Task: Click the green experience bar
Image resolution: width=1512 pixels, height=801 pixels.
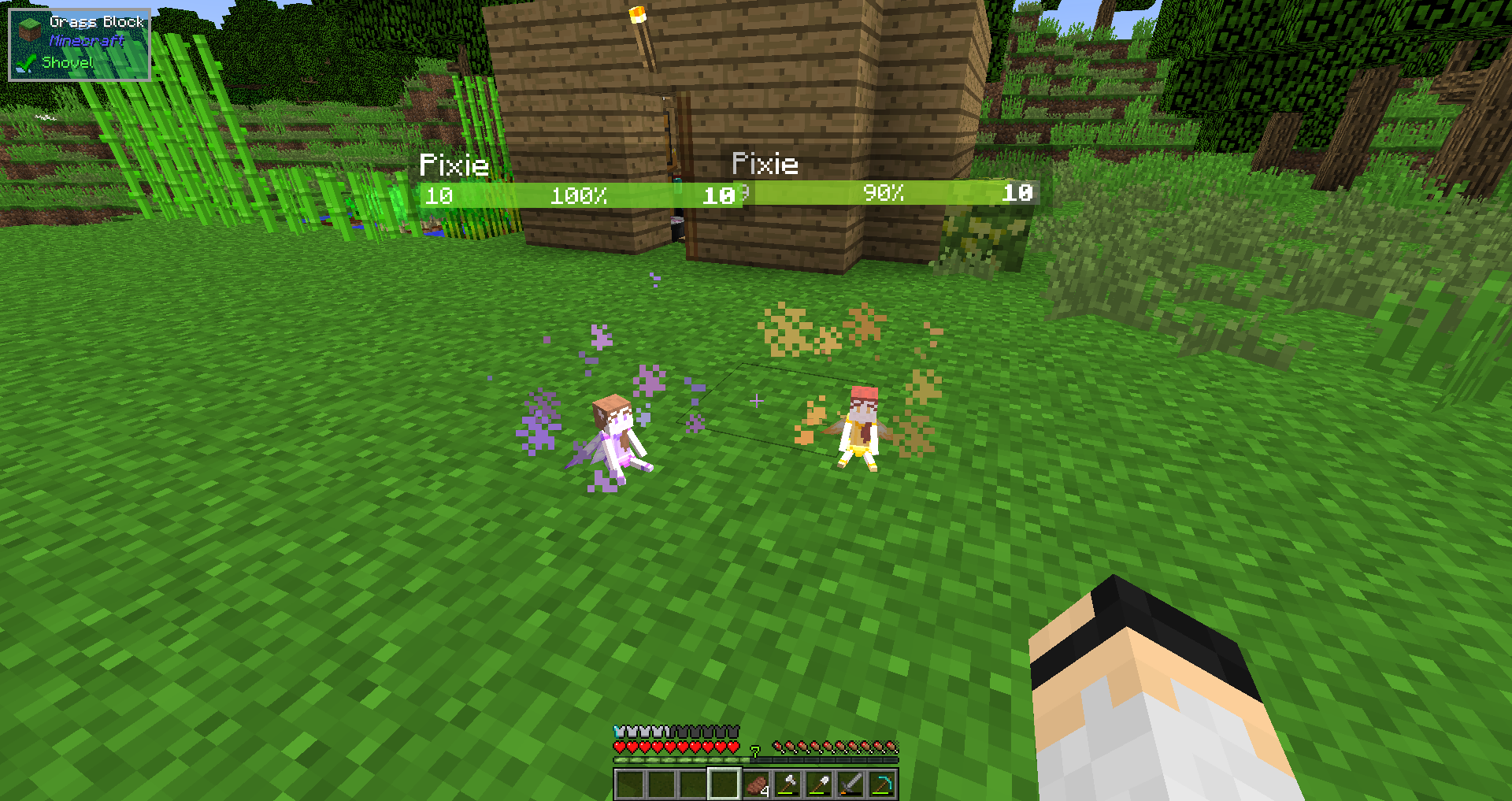Action: click(677, 760)
